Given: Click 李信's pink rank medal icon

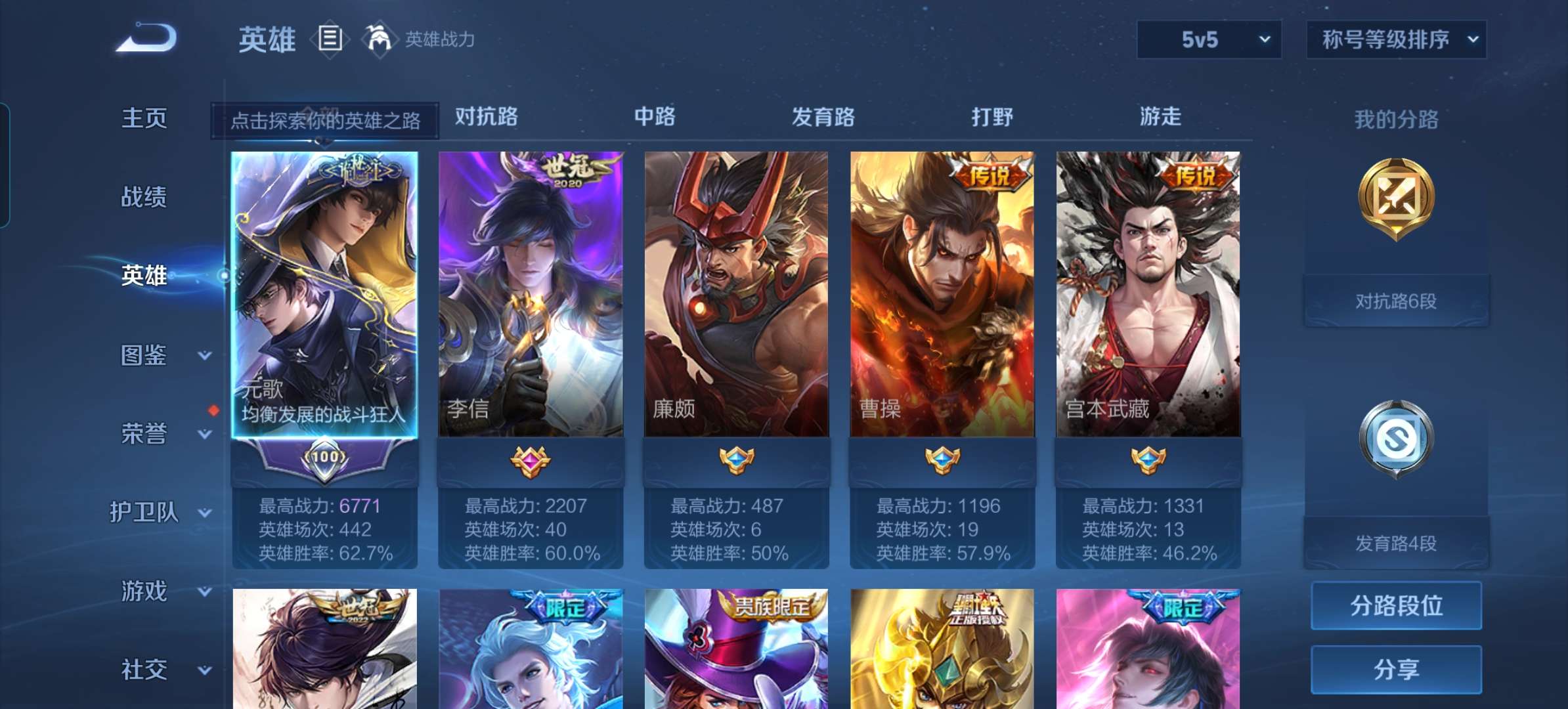Looking at the screenshot, I should [x=532, y=460].
